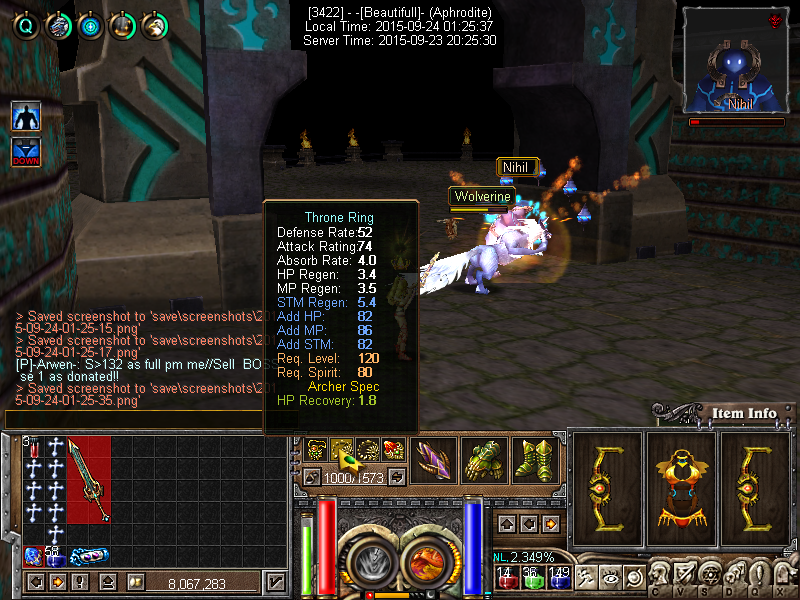Select the large sword in inventory
This screenshot has width=800, height=600.
pyautogui.click(x=88, y=480)
